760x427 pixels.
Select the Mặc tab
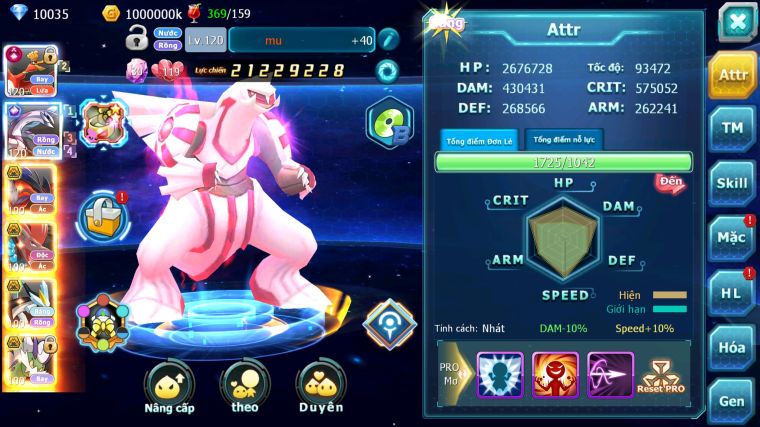point(732,237)
